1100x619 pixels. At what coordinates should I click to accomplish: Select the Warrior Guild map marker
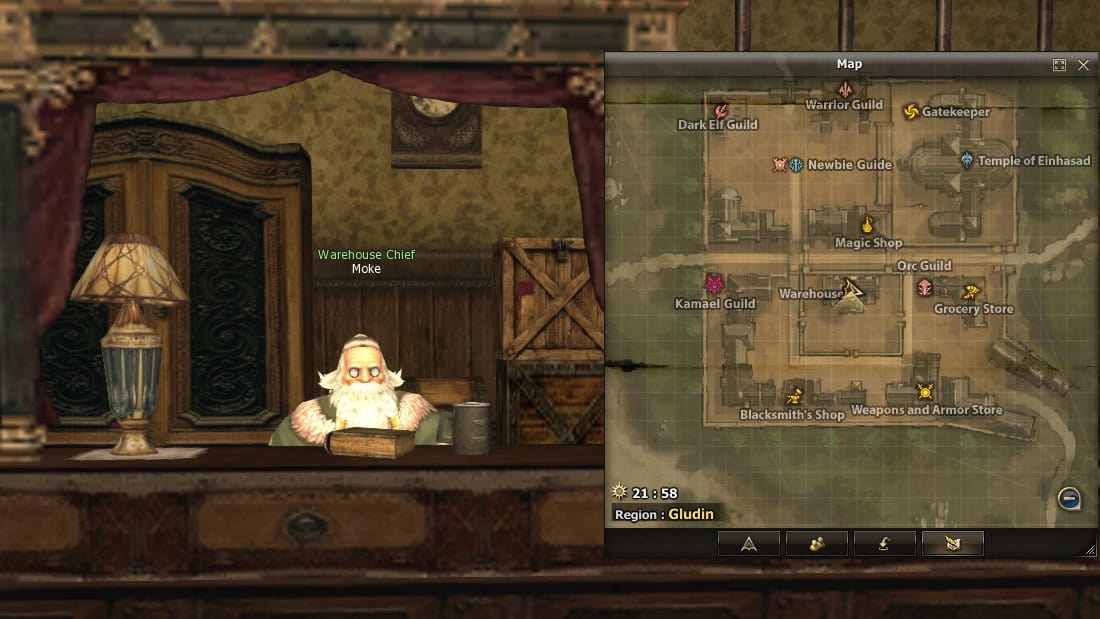[844, 90]
